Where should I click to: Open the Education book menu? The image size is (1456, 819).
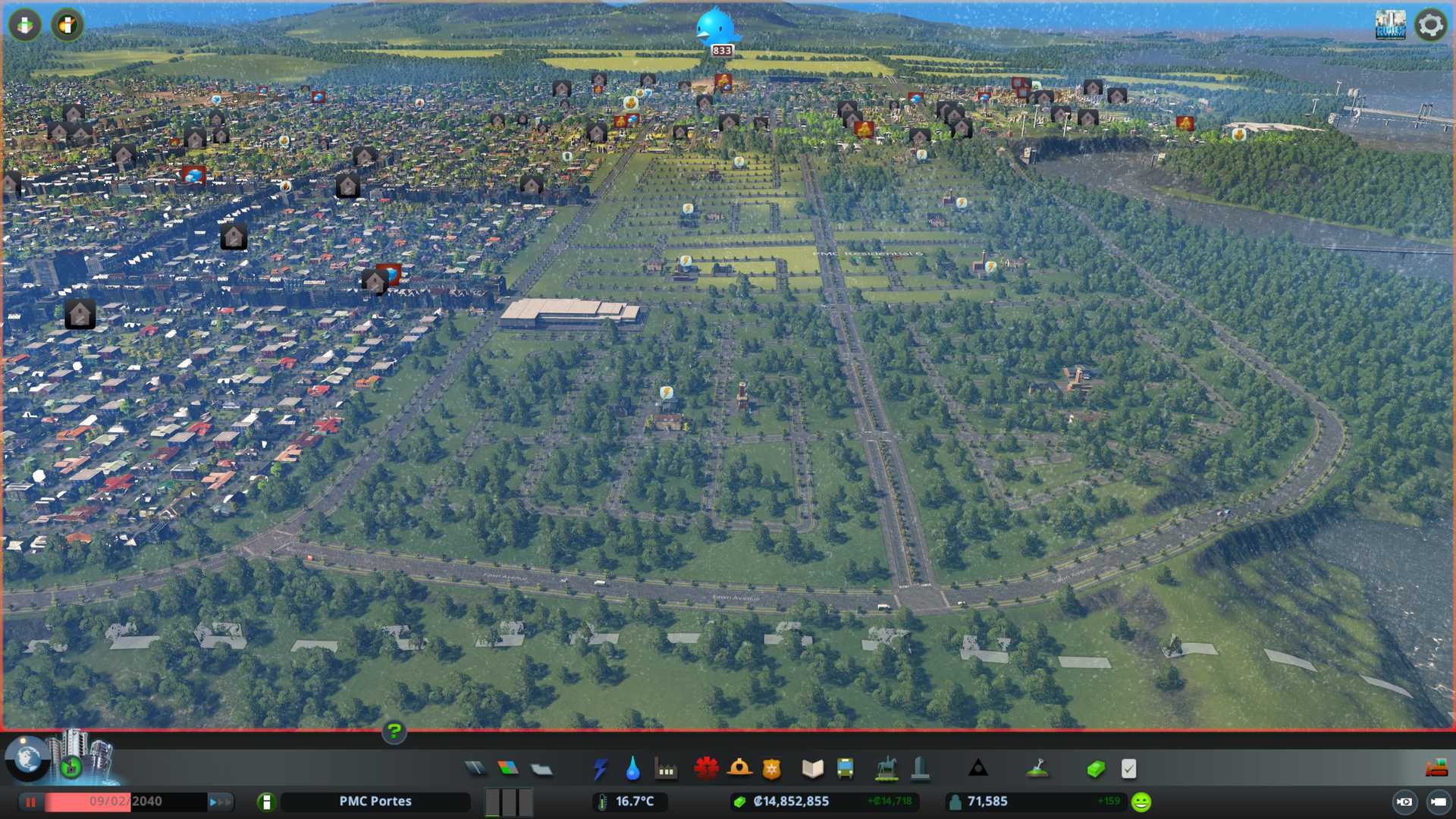point(812,769)
